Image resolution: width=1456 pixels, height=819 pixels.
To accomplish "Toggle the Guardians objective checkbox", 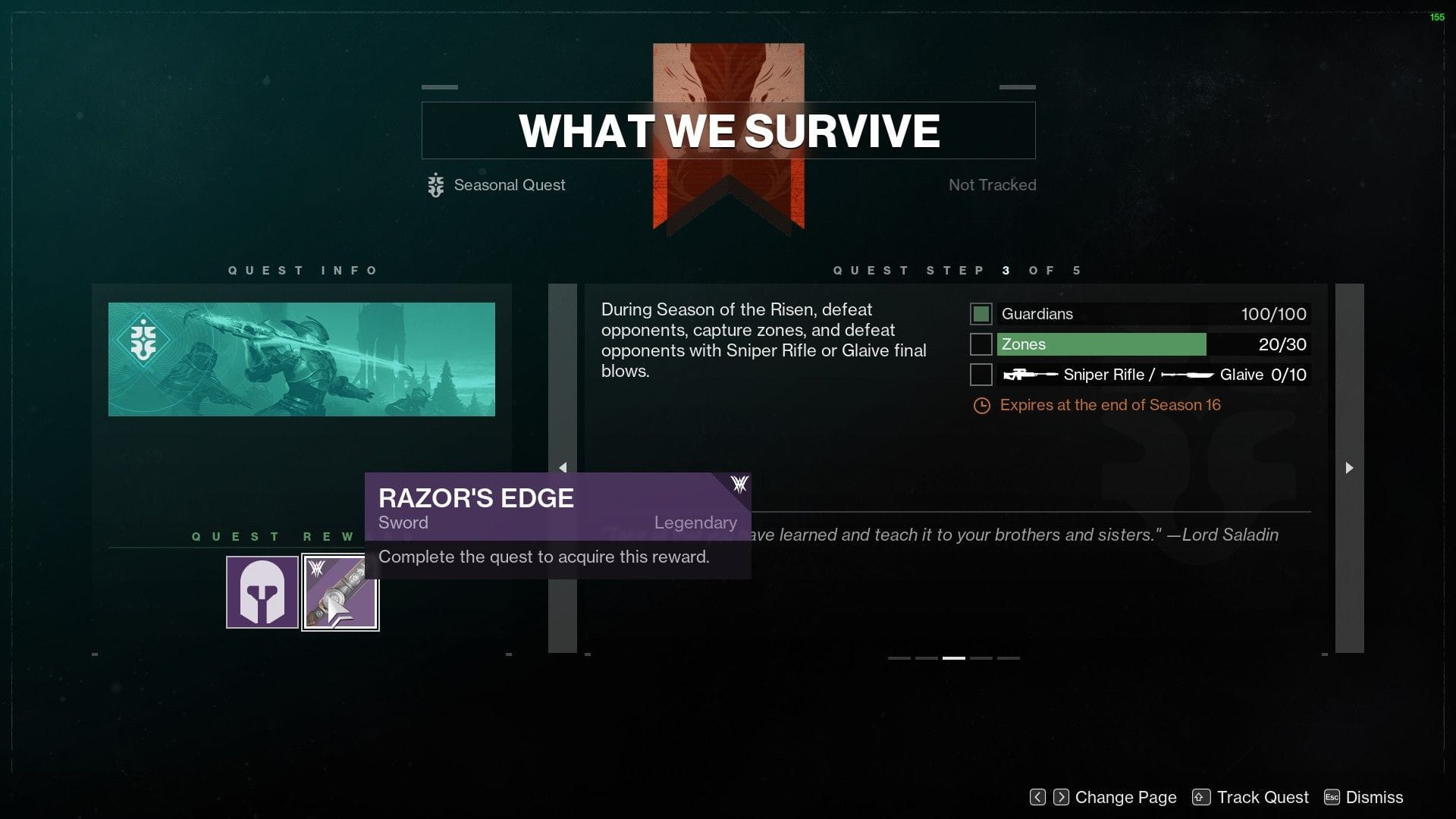I will [981, 313].
